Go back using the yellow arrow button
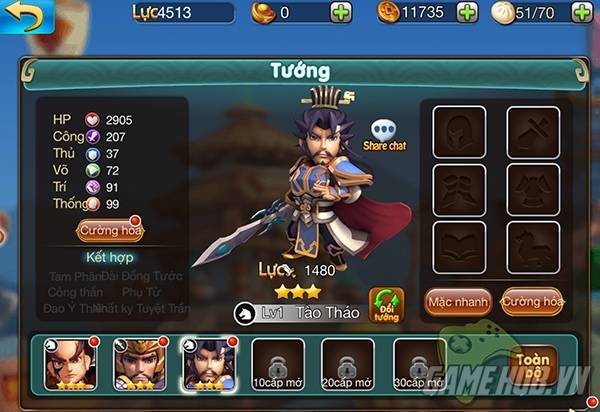Viewport: 600px width, 412px height. coord(22,16)
